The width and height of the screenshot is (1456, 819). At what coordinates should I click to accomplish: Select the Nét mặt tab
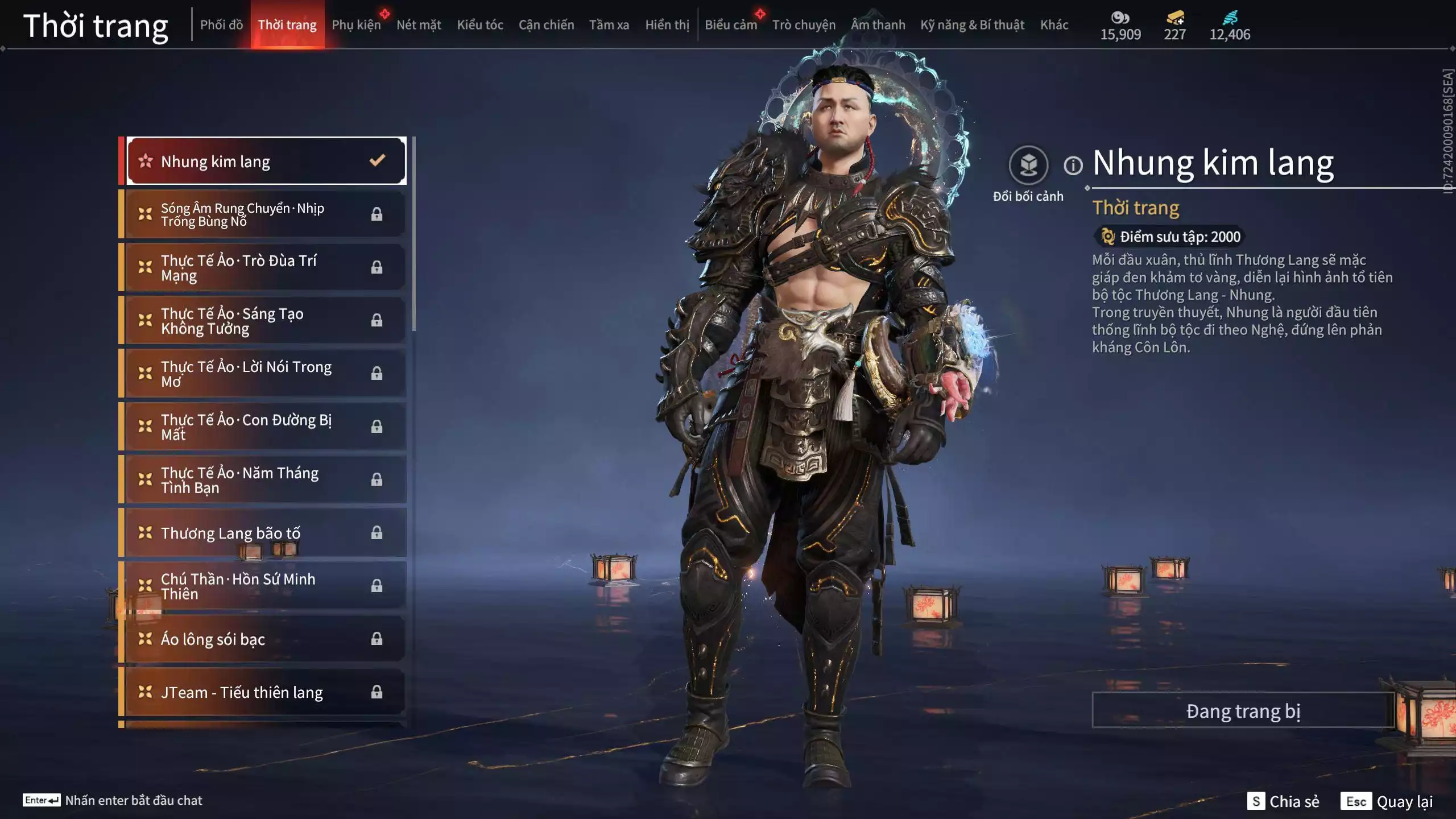[x=419, y=24]
